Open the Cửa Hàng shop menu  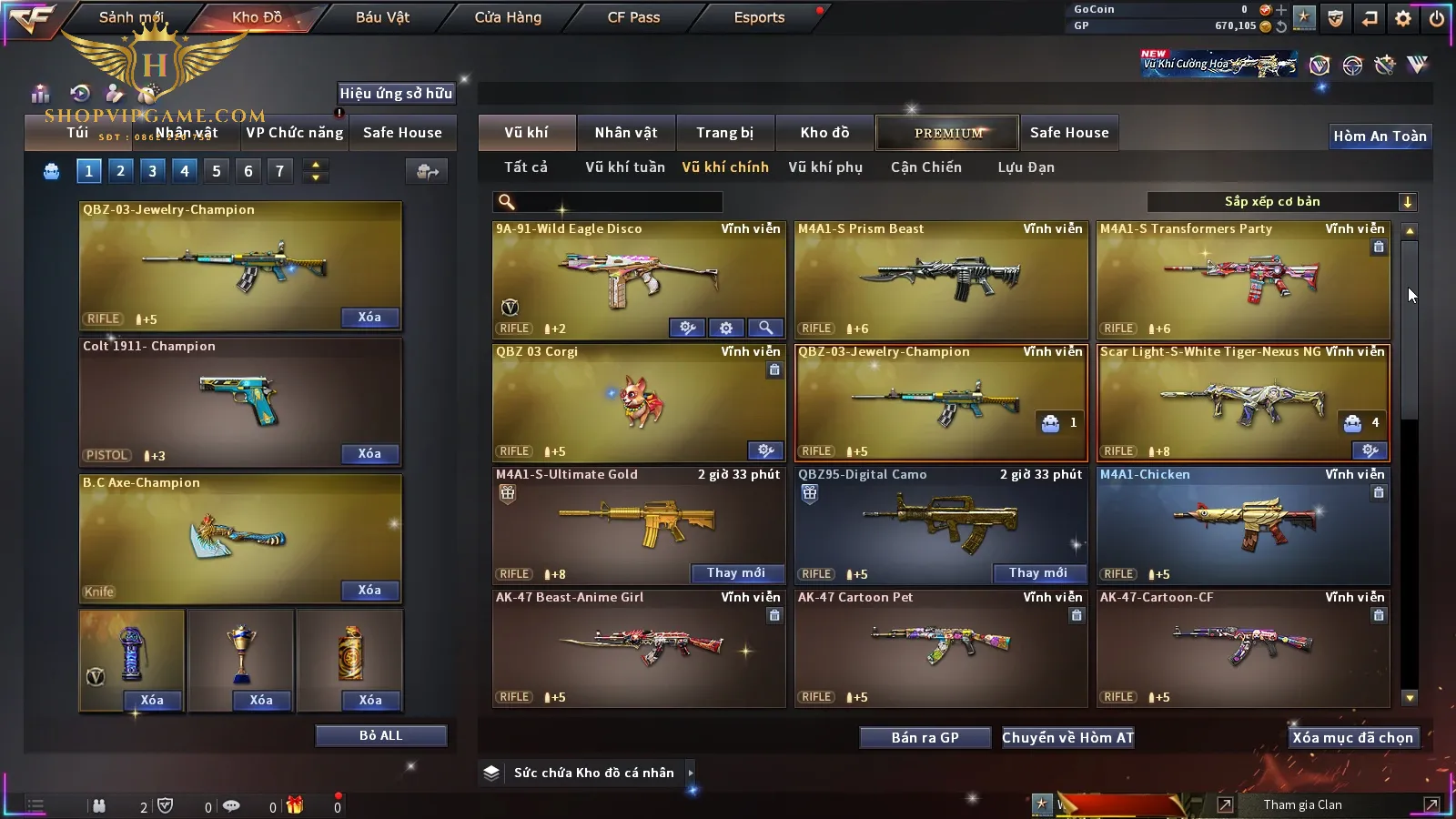[x=508, y=17]
